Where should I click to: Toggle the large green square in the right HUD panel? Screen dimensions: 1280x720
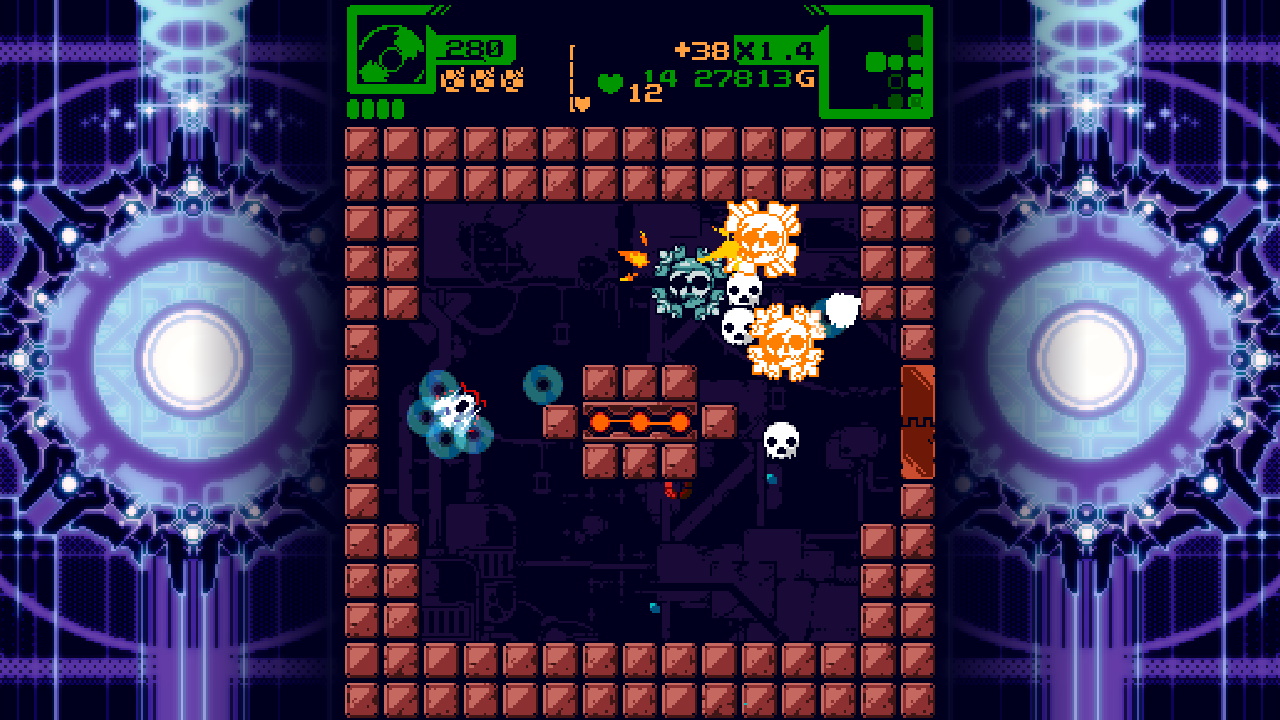(877, 61)
